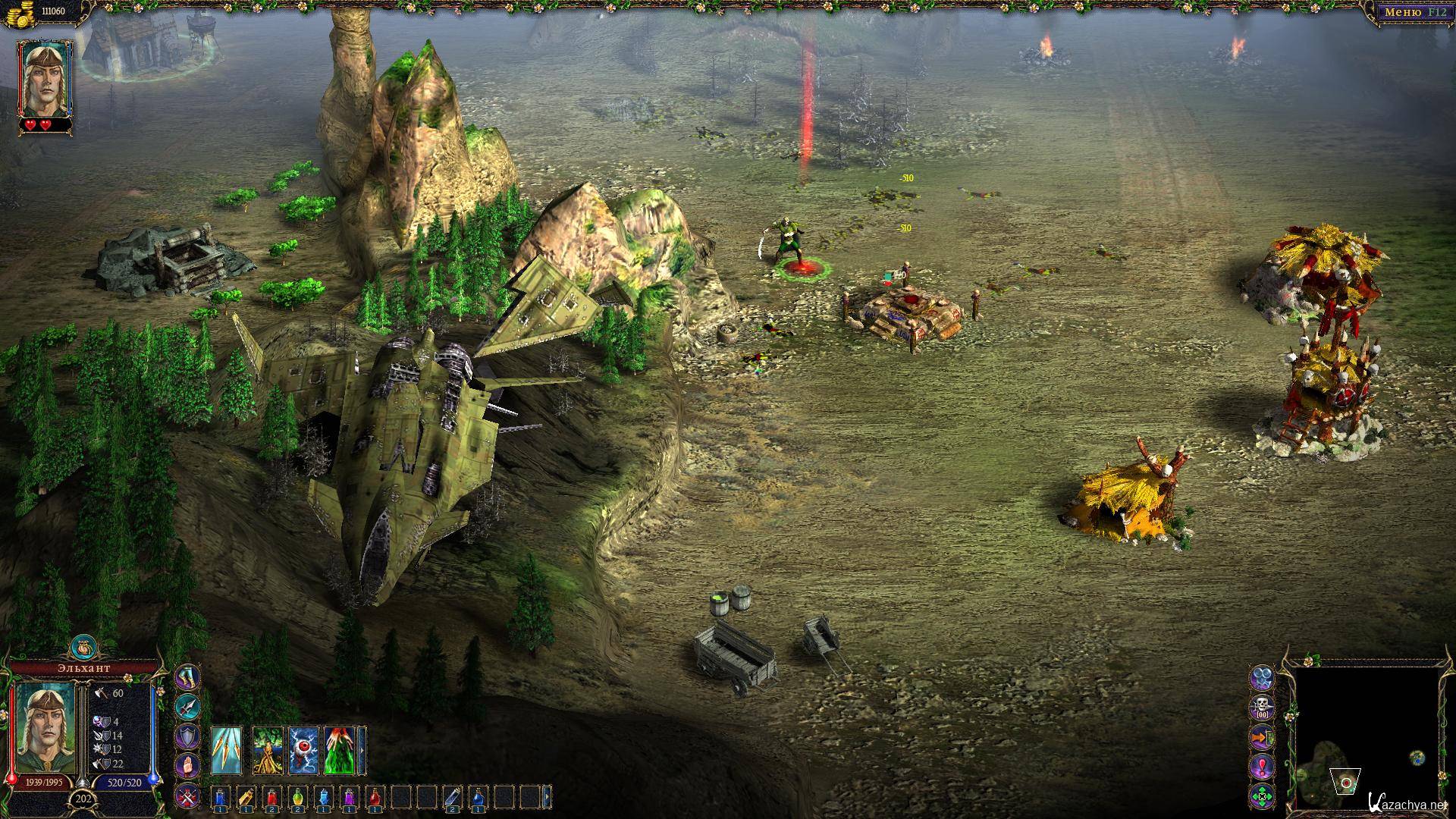Choose the arrow attack command
1456x819 pixels.
click(188, 708)
